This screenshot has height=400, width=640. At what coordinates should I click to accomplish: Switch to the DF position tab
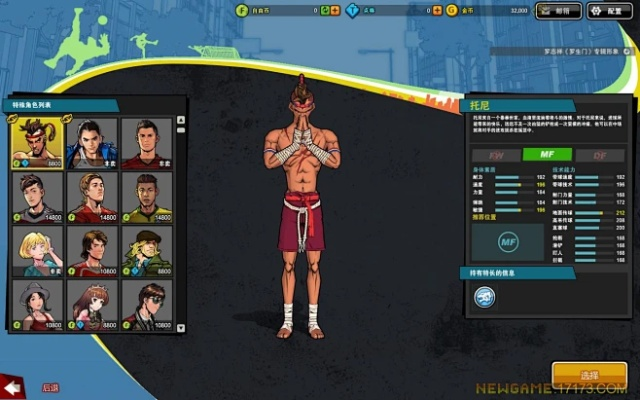click(x=597, y=155)
